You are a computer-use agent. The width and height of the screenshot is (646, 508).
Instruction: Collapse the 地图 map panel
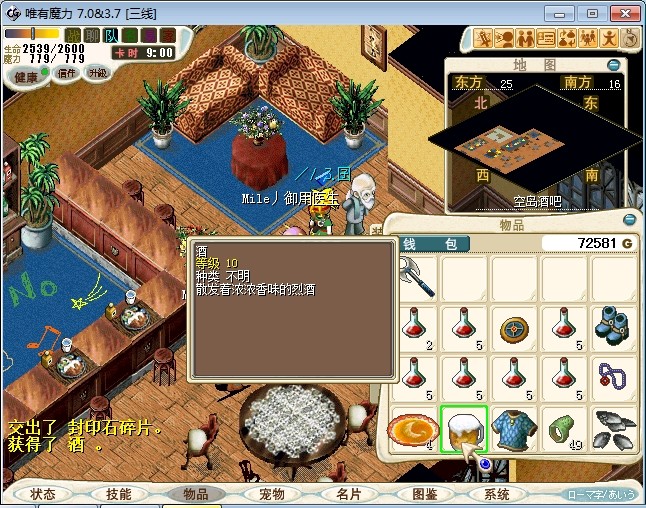click(x=613, y=65)
